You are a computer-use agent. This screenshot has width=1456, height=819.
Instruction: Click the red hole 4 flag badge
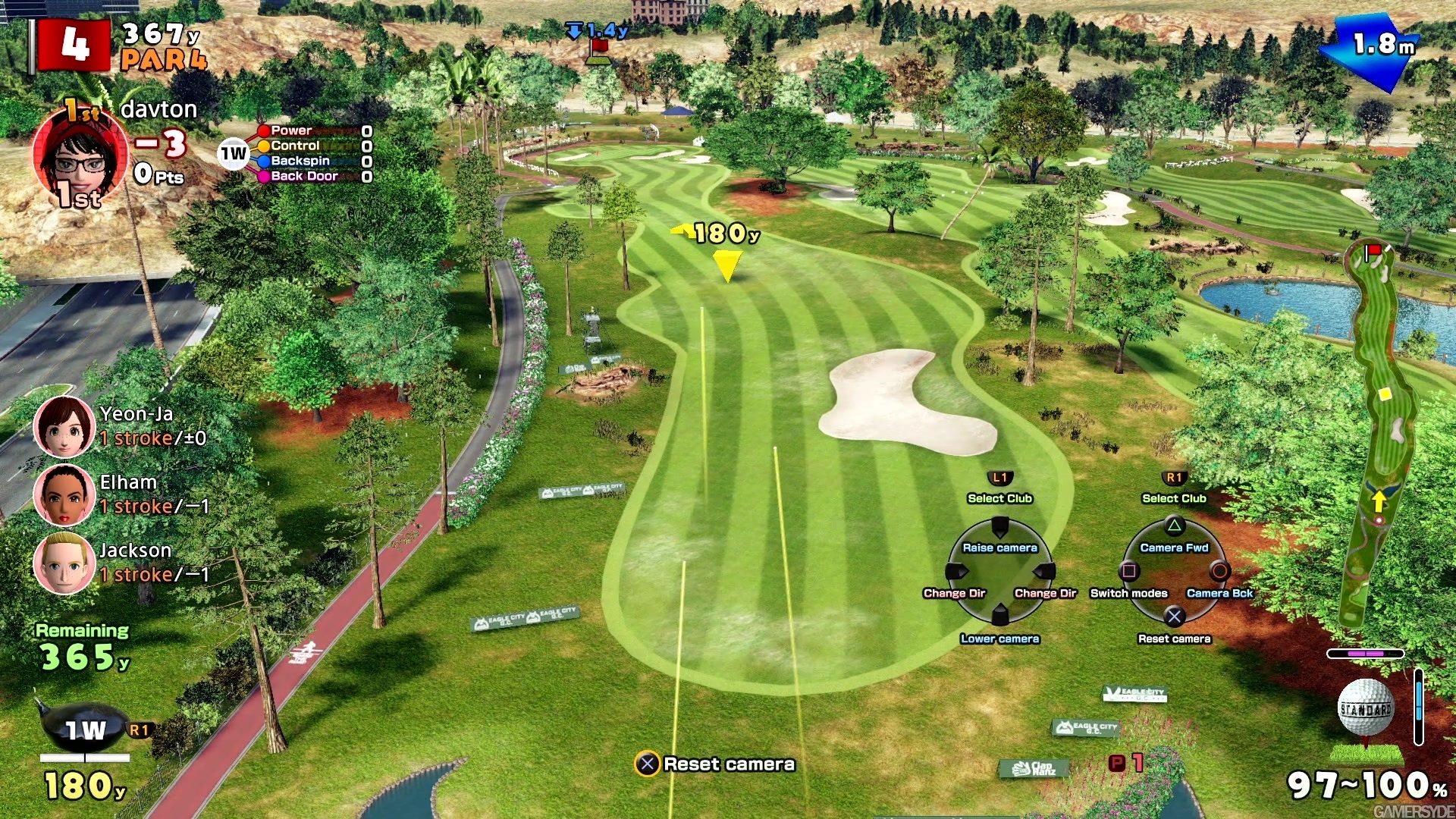[x=74, y=45]
